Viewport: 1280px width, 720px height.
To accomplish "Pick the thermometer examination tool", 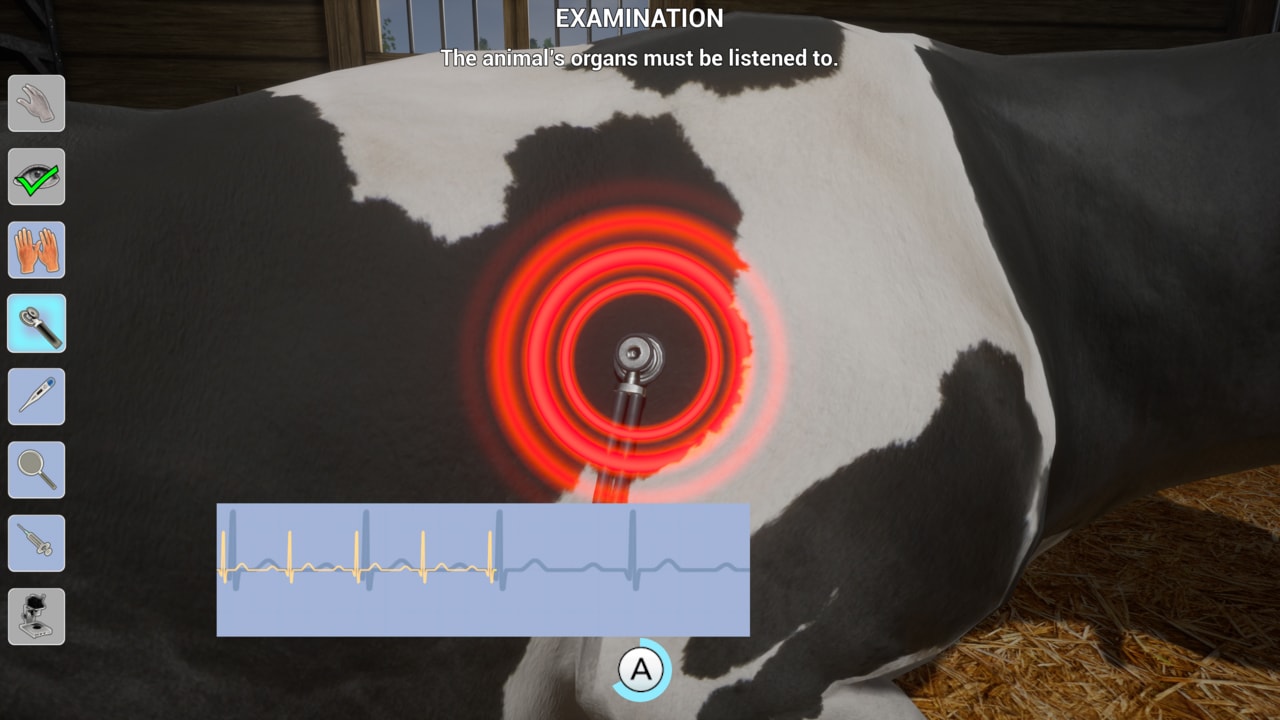I will (36, 397).
